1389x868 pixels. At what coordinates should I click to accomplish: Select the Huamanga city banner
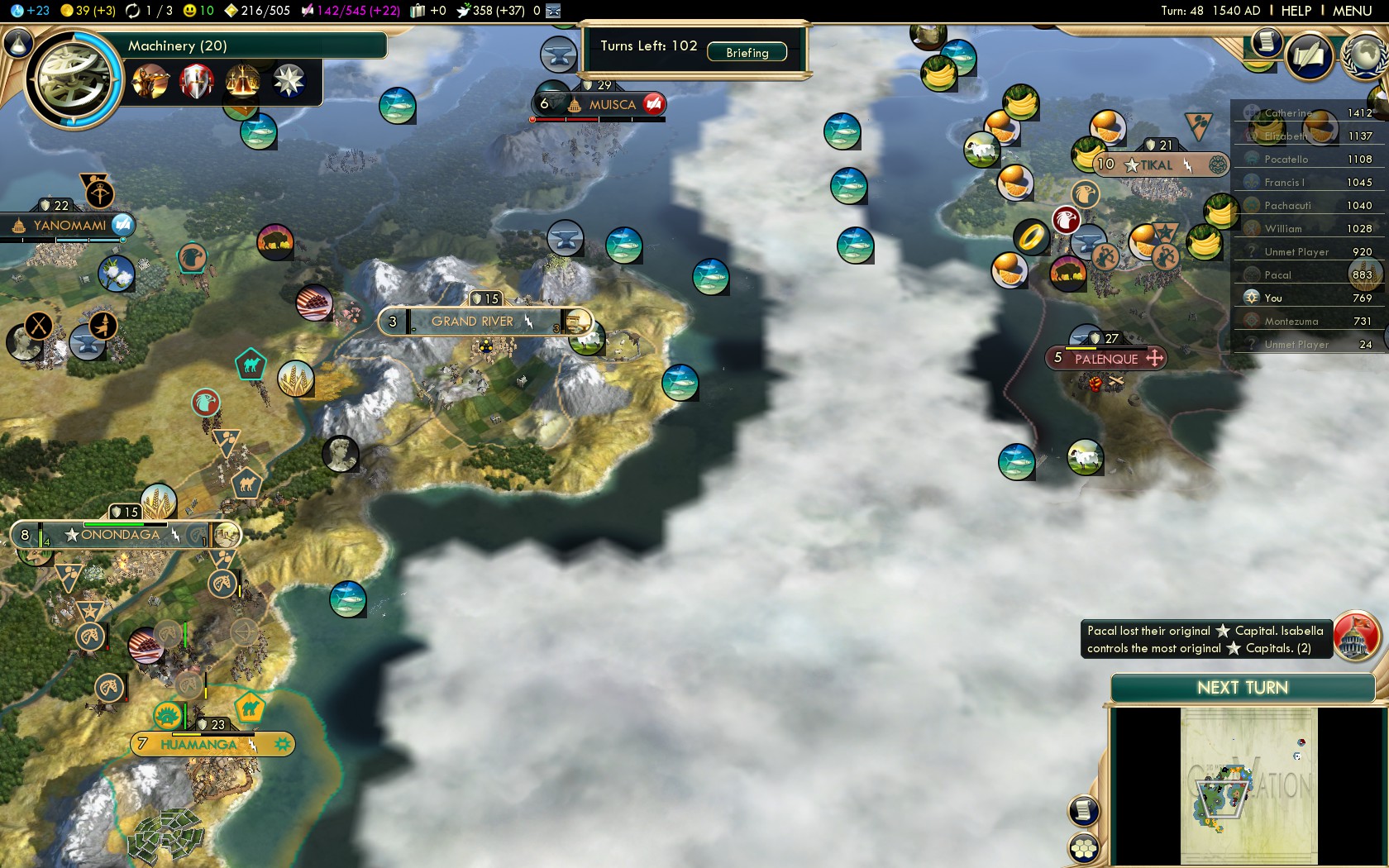click(x=198, y=745)
